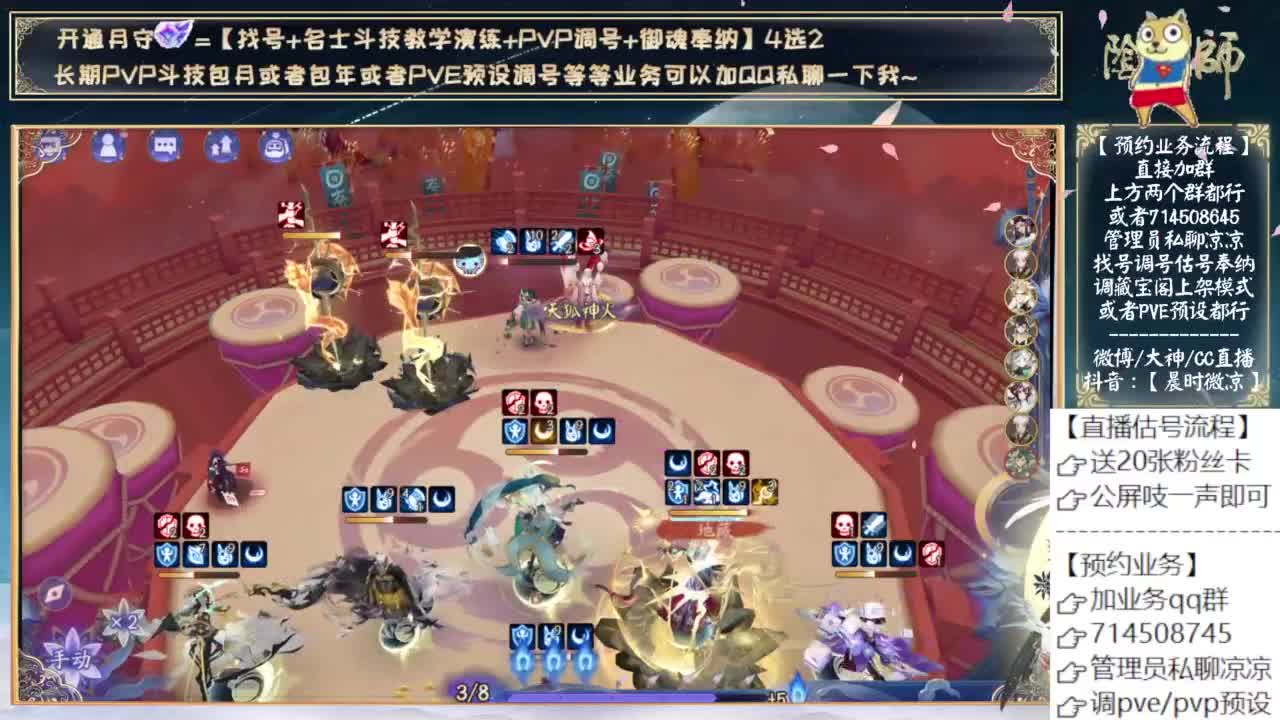This screenshot has width=1280, height=720.
Task: Click the spectators icon in the top bar
Action: (x=220, y=150)
